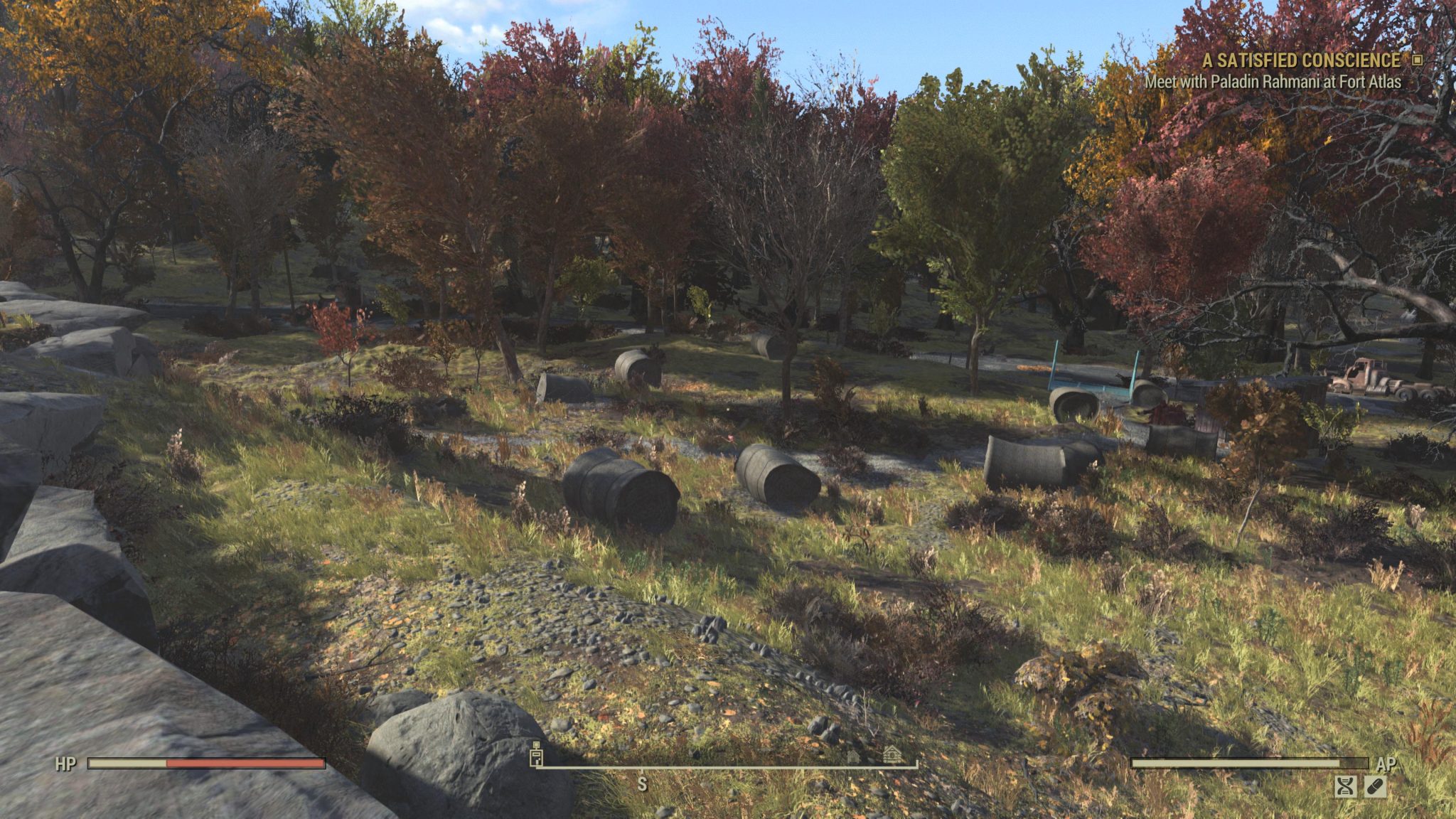This screenshot has width=1456, height=819.
Task: Select the S direction marker on the compass
Action: 643,783
